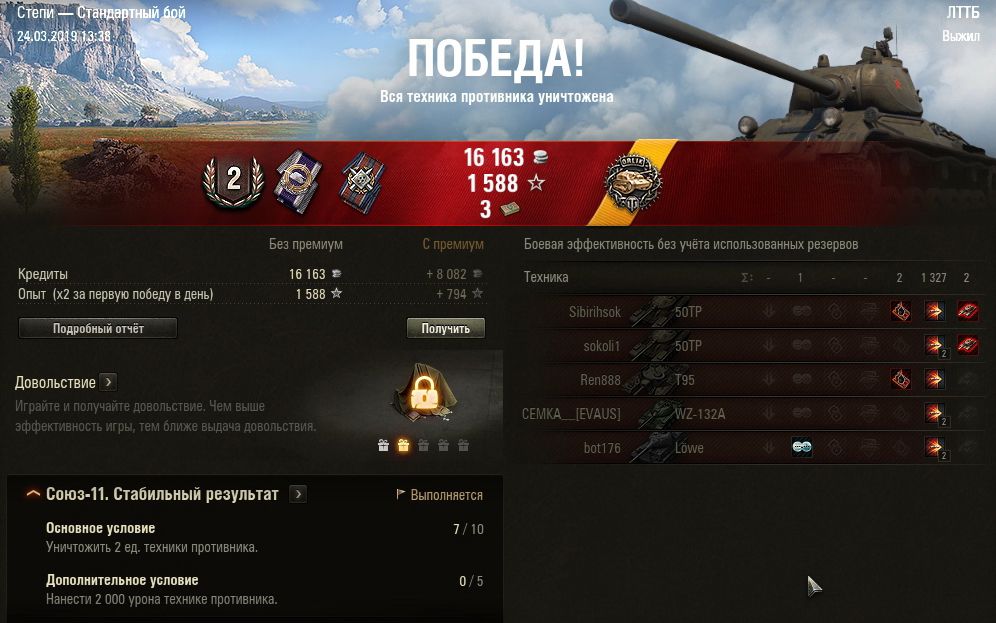Image resolution: width=996 pixels, height=623 pixels.
Task: Click the rank 2 laurel badge
Action: (x=233, y=180)
